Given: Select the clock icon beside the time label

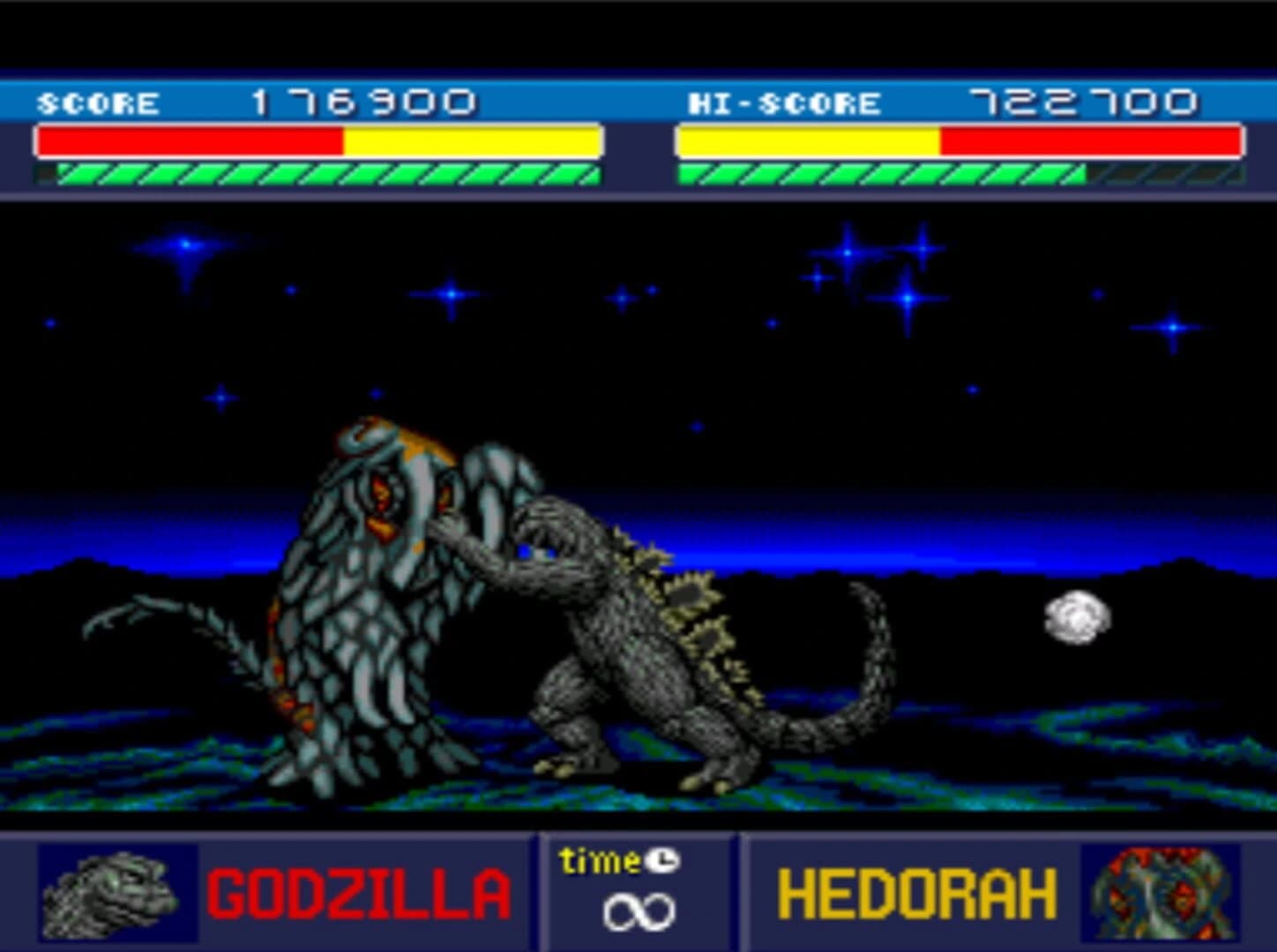Looking at the screenshot, I should click(x=663, y=861).
